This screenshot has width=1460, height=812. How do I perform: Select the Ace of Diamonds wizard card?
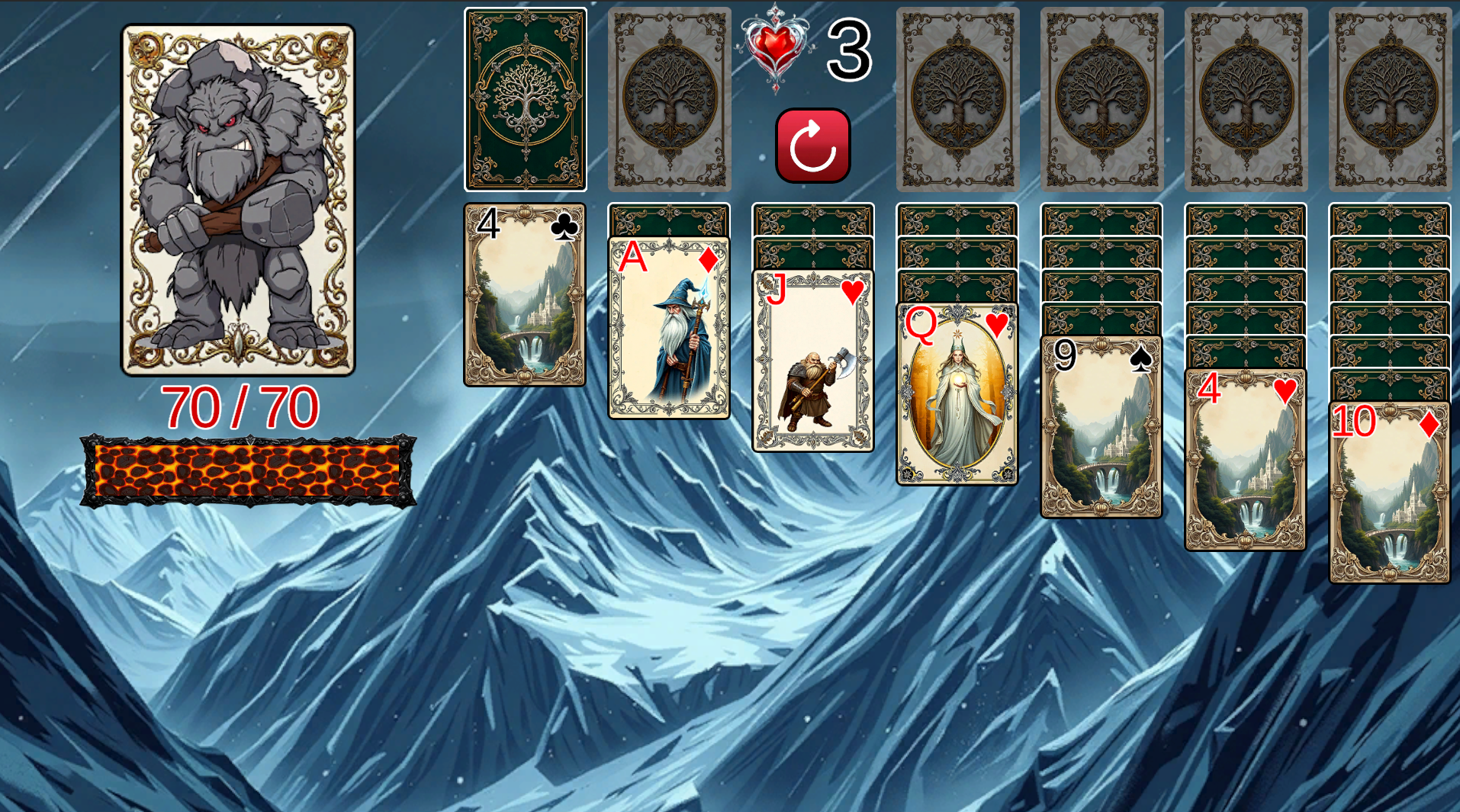click(x=669, y=328)
